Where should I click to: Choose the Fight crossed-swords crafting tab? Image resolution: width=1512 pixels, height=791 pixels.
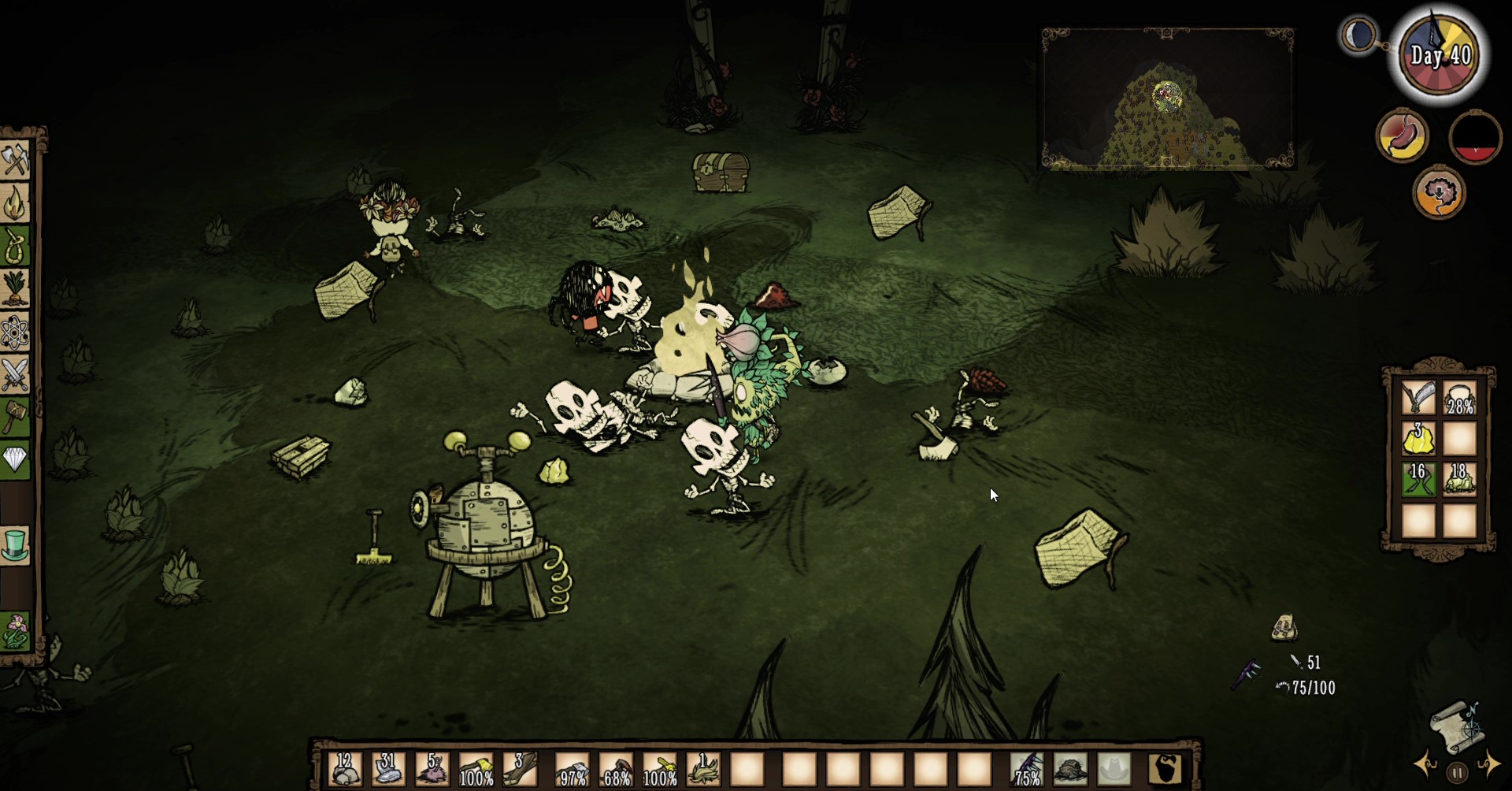pos(16,374)
